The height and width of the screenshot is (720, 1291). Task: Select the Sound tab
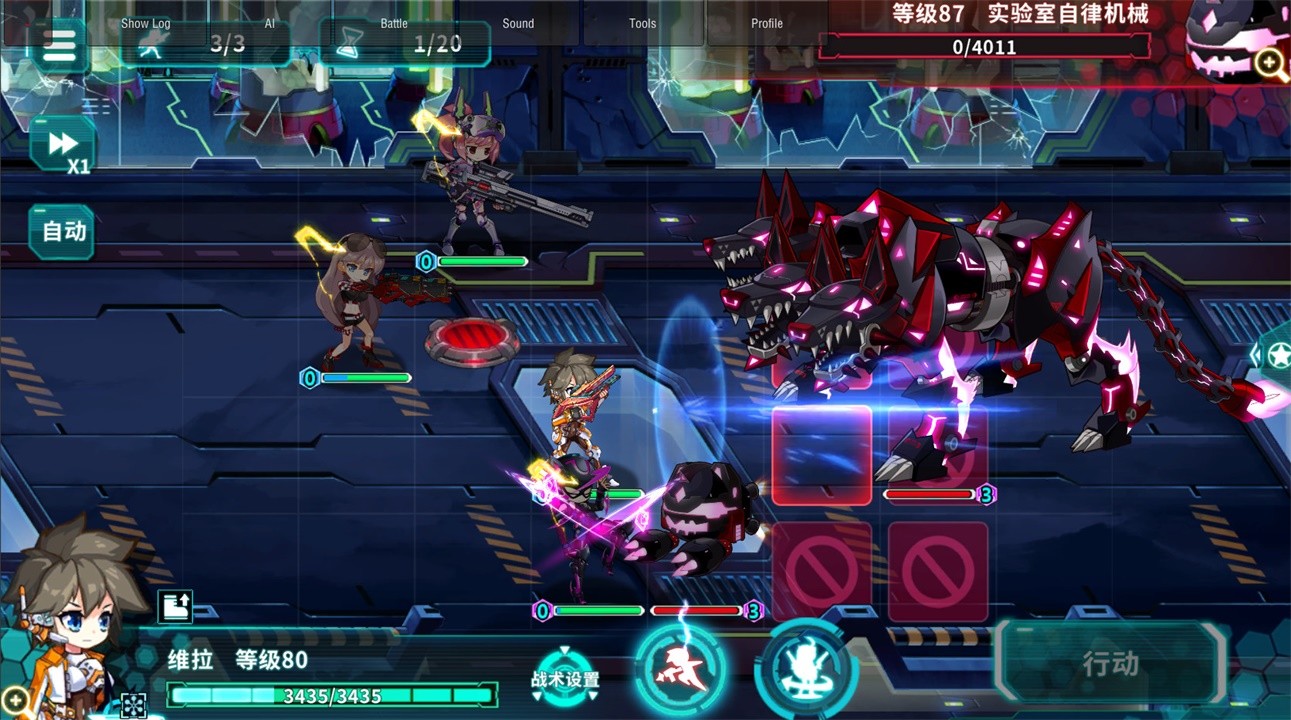click(518, 23)
